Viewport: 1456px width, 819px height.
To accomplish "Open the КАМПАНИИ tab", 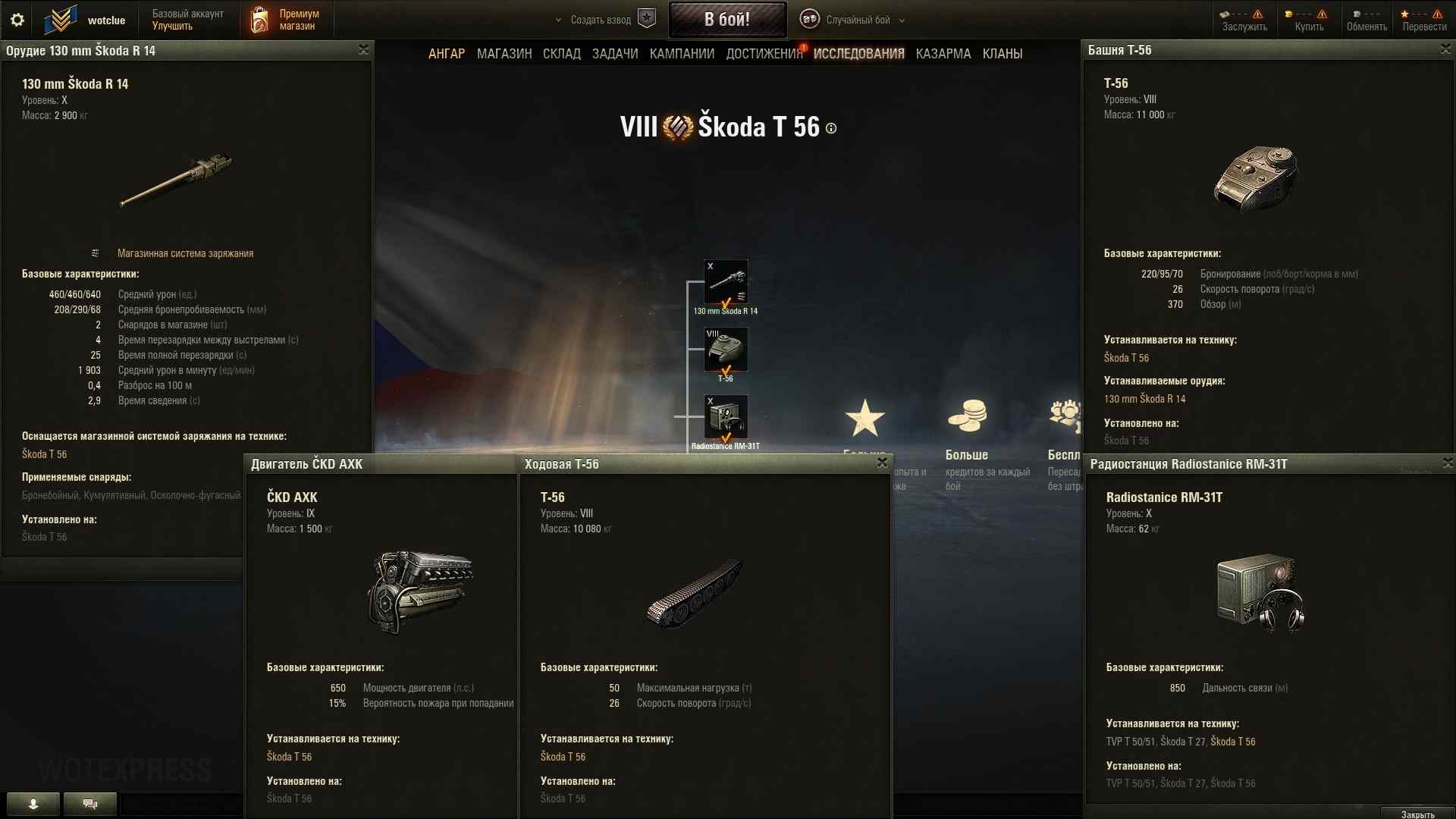I will coord(682,54).
